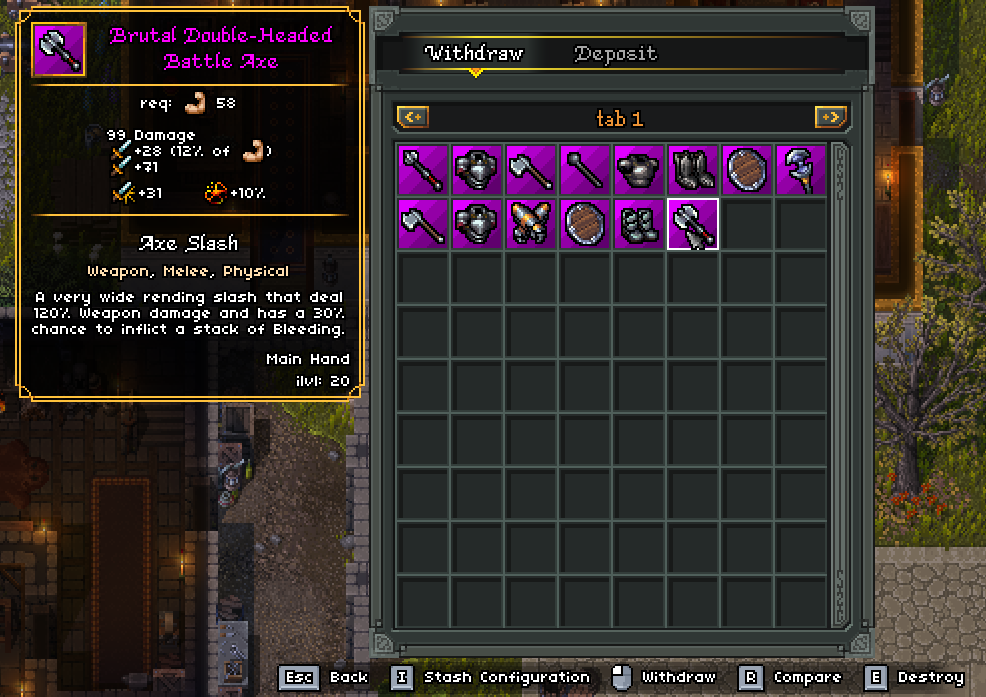Pick the flanged mace in the stash
This screenshot has width=986, height=697.
click(x=423, y=170)
